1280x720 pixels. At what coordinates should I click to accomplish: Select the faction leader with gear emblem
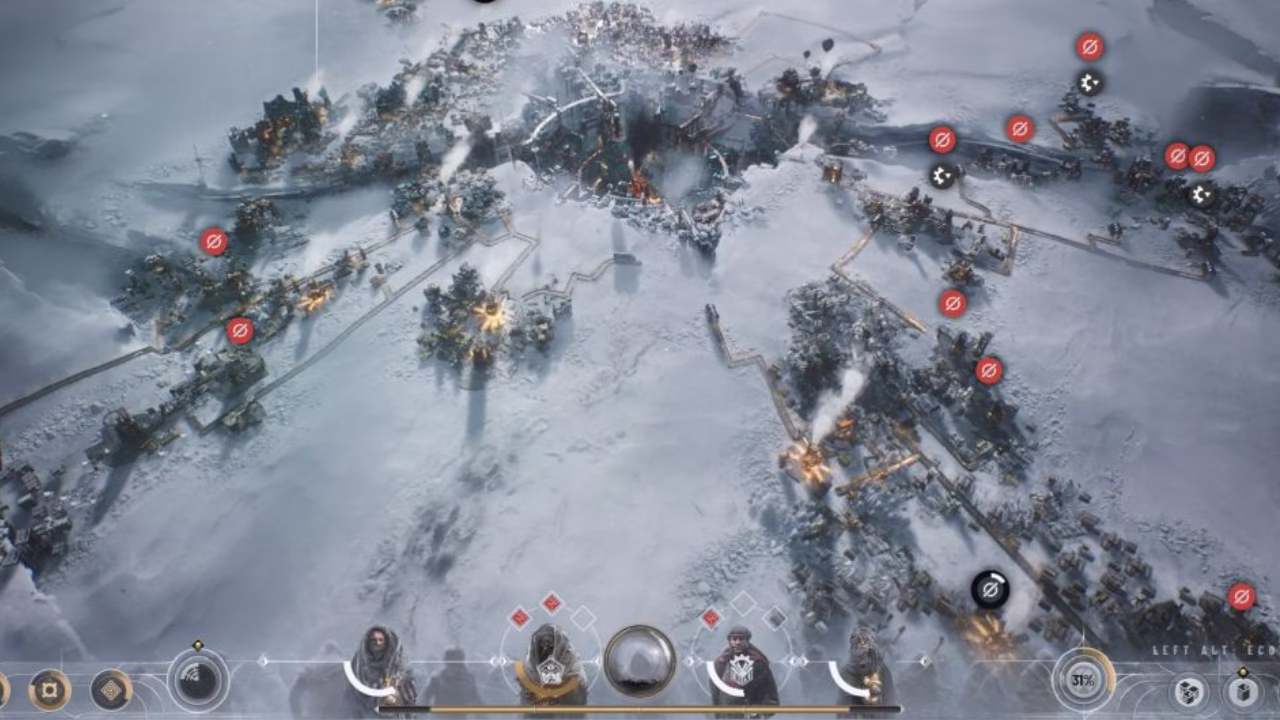pos(738,668)
